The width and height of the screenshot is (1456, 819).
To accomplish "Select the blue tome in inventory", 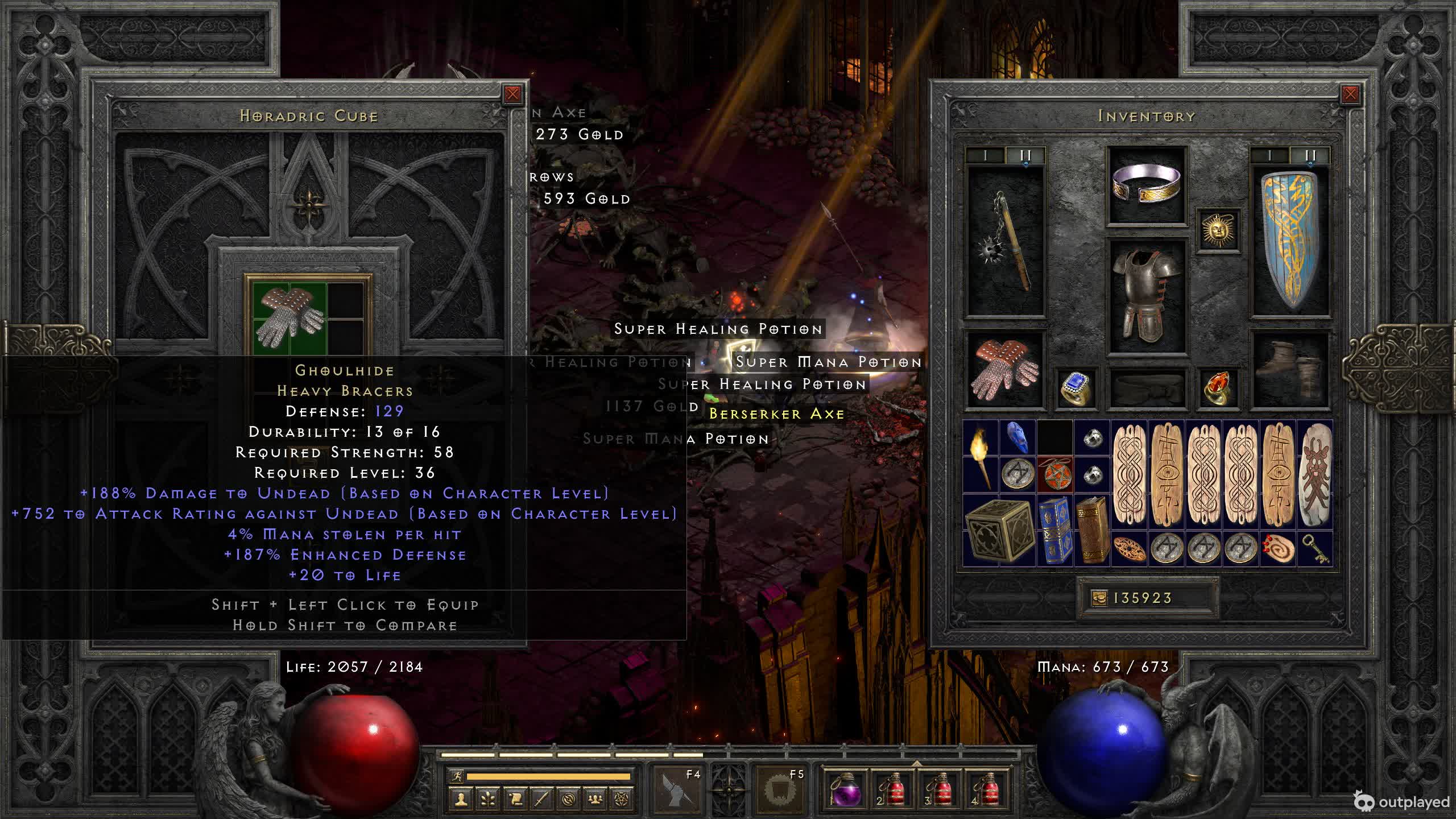I will point(1055,531).
